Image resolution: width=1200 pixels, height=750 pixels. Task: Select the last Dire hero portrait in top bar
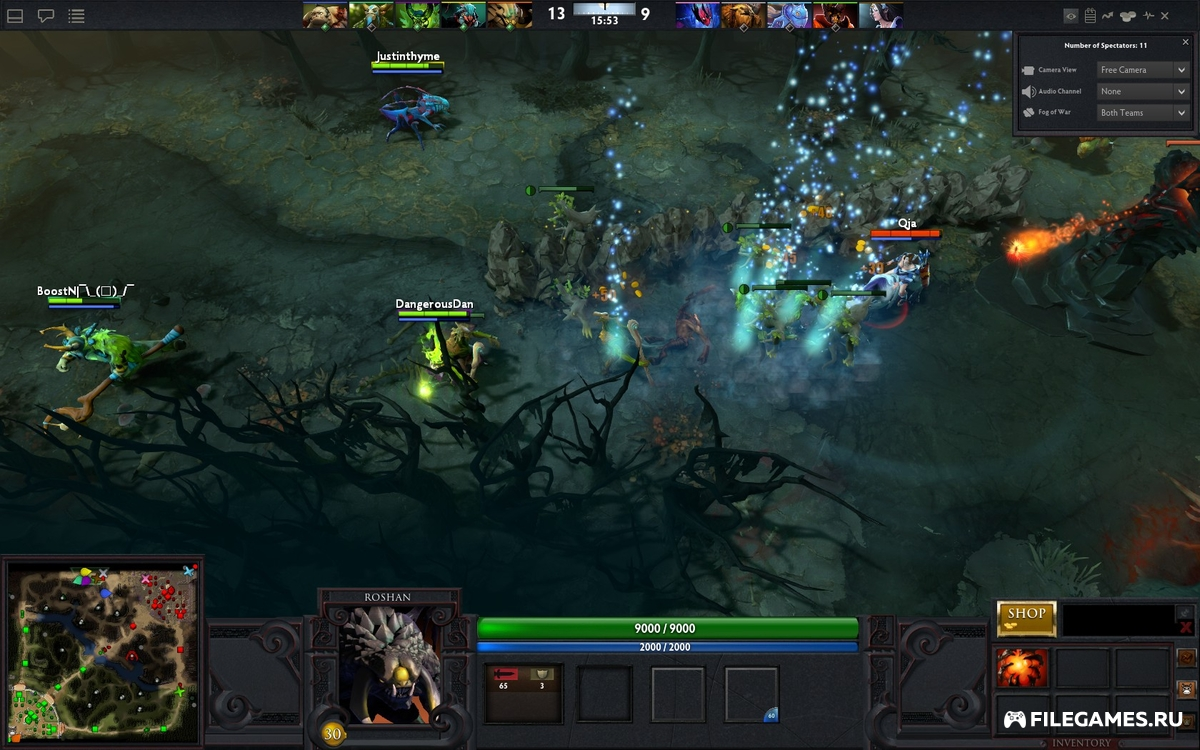click(x=881, y=15)
